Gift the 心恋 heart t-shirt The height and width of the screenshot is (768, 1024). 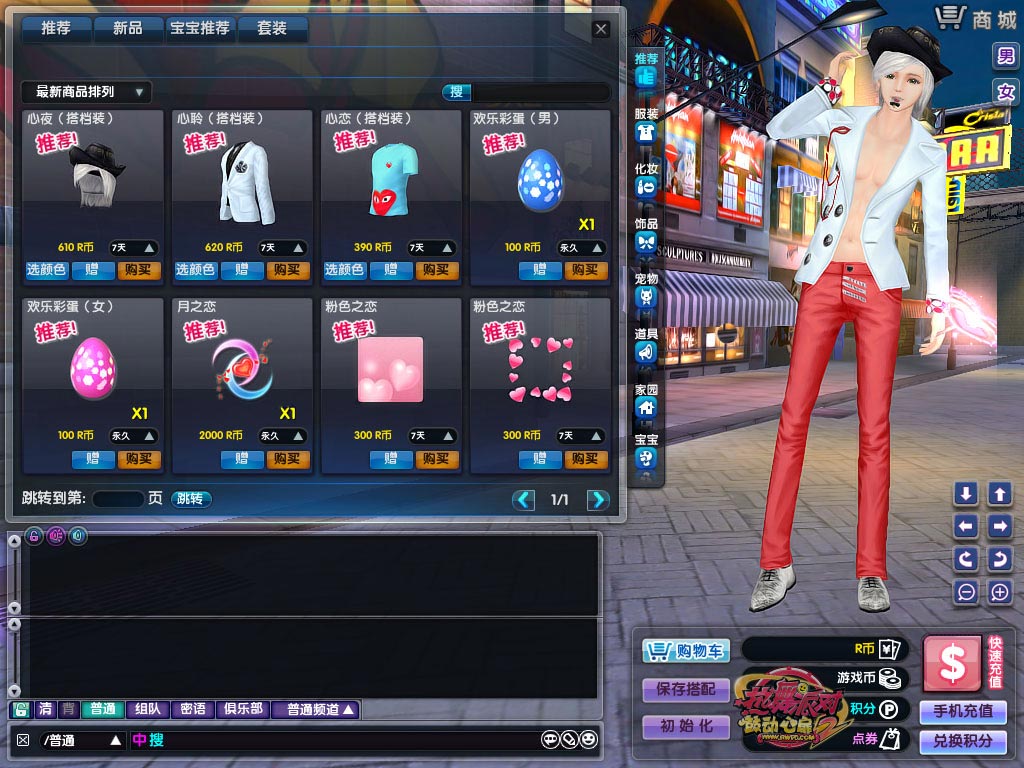point(390,270)
